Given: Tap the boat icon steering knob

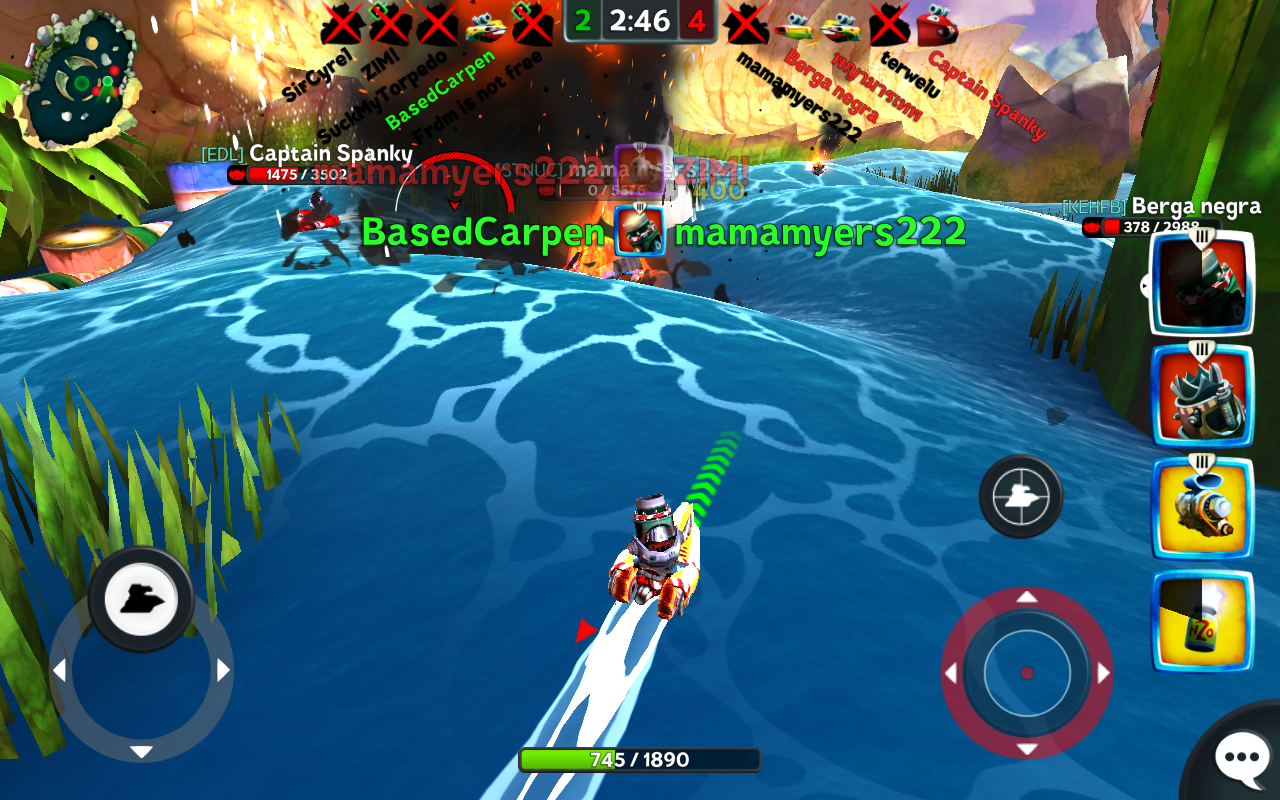Looking at the screenshot, I should click(141, 600).
